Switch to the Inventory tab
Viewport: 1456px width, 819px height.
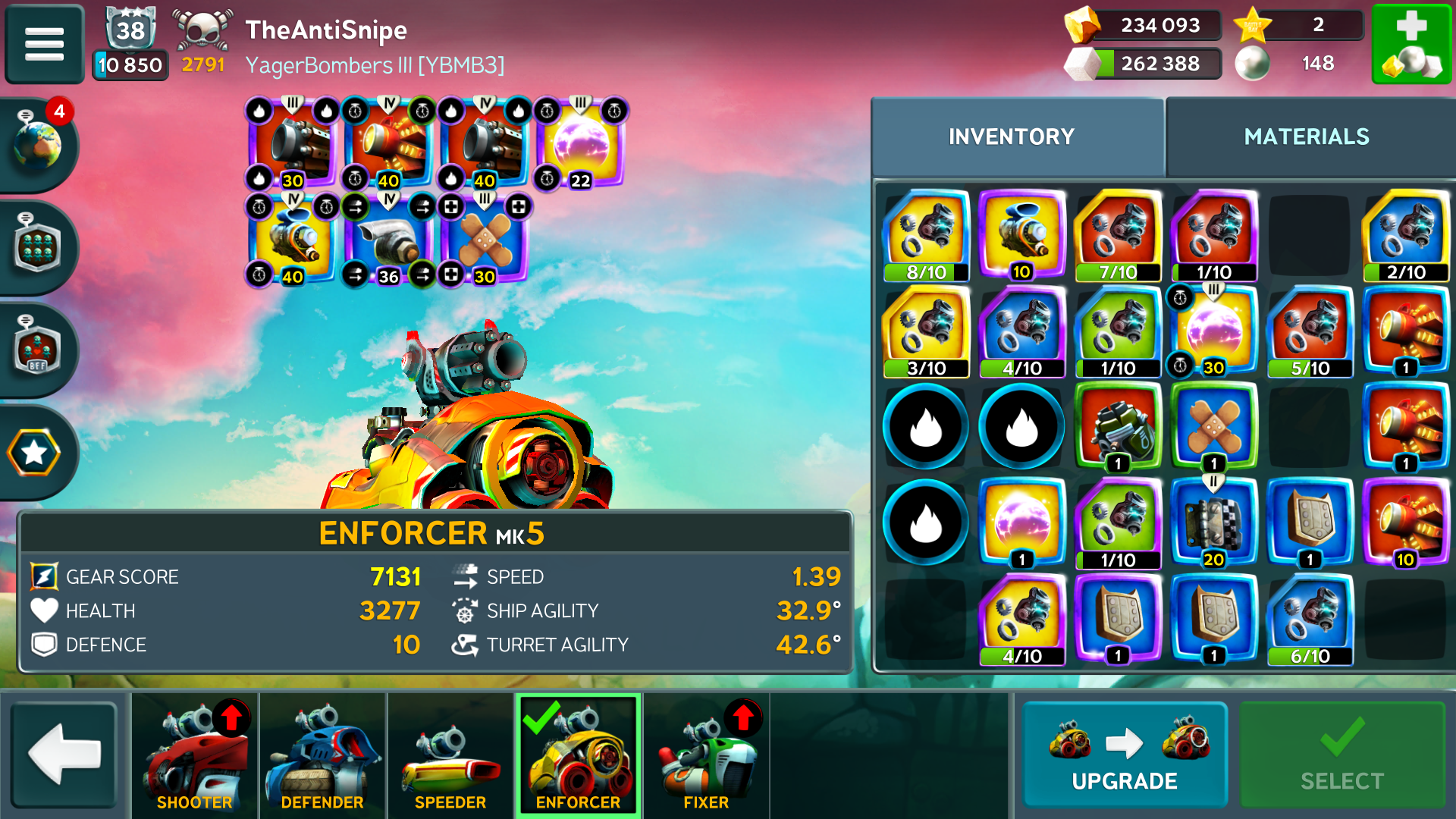click(1012, 136)
